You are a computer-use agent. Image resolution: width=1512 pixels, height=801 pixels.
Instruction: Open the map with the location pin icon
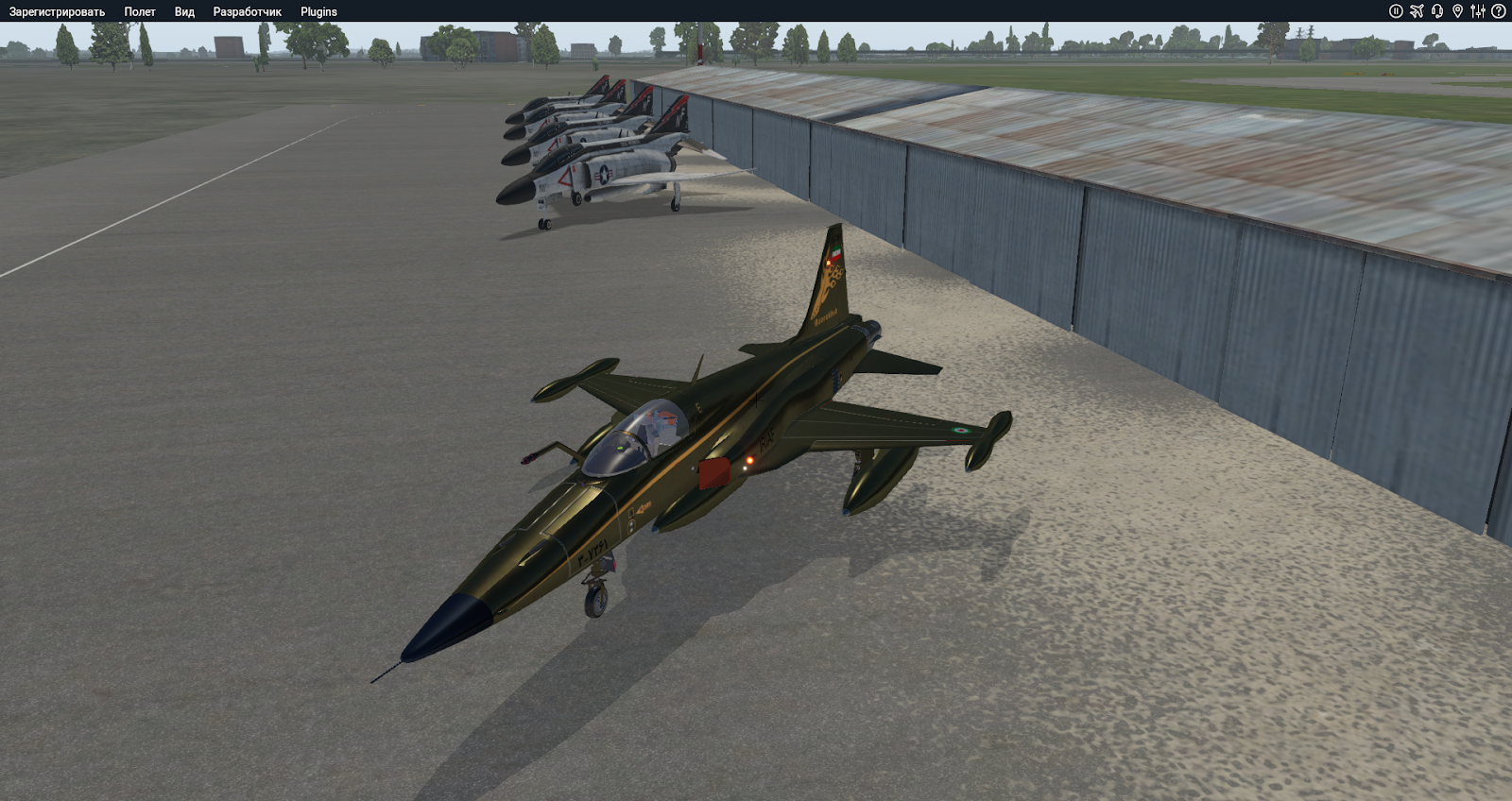point(1458,10)
